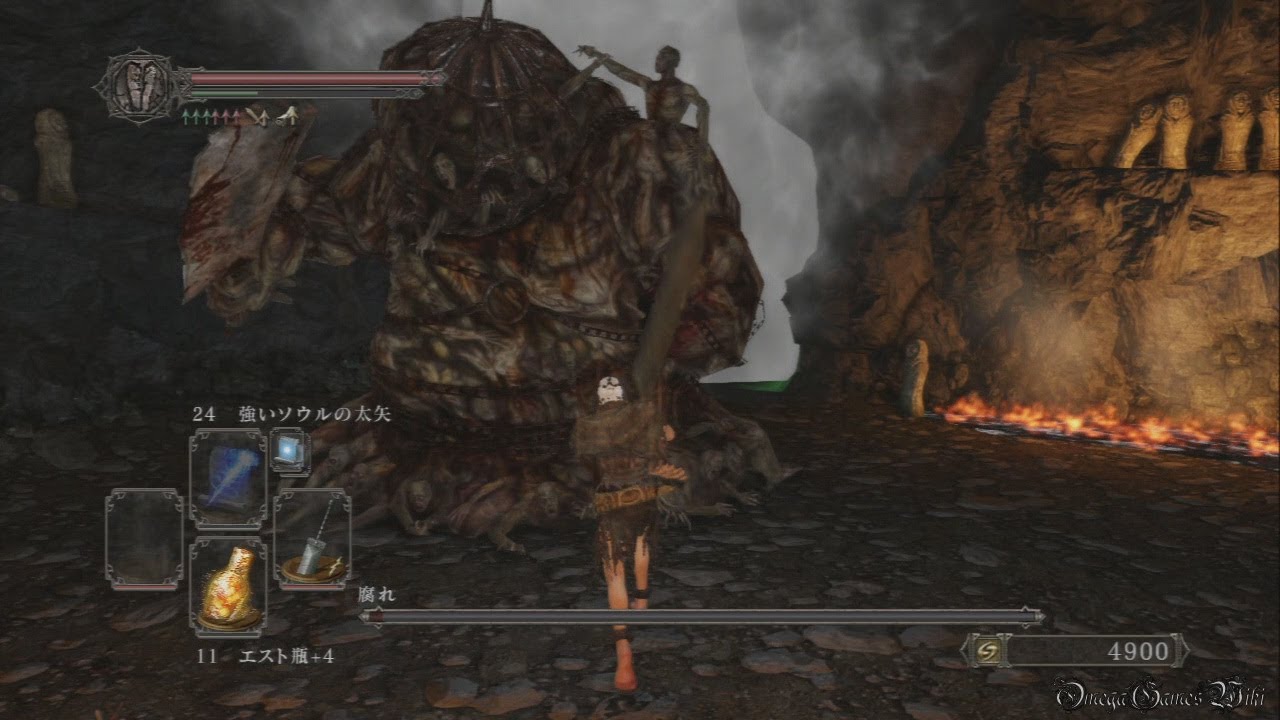Screen dimensions: 1280x720
Task: Pick the small glowing scroll next-spell icon
Action: pos(289,452)
